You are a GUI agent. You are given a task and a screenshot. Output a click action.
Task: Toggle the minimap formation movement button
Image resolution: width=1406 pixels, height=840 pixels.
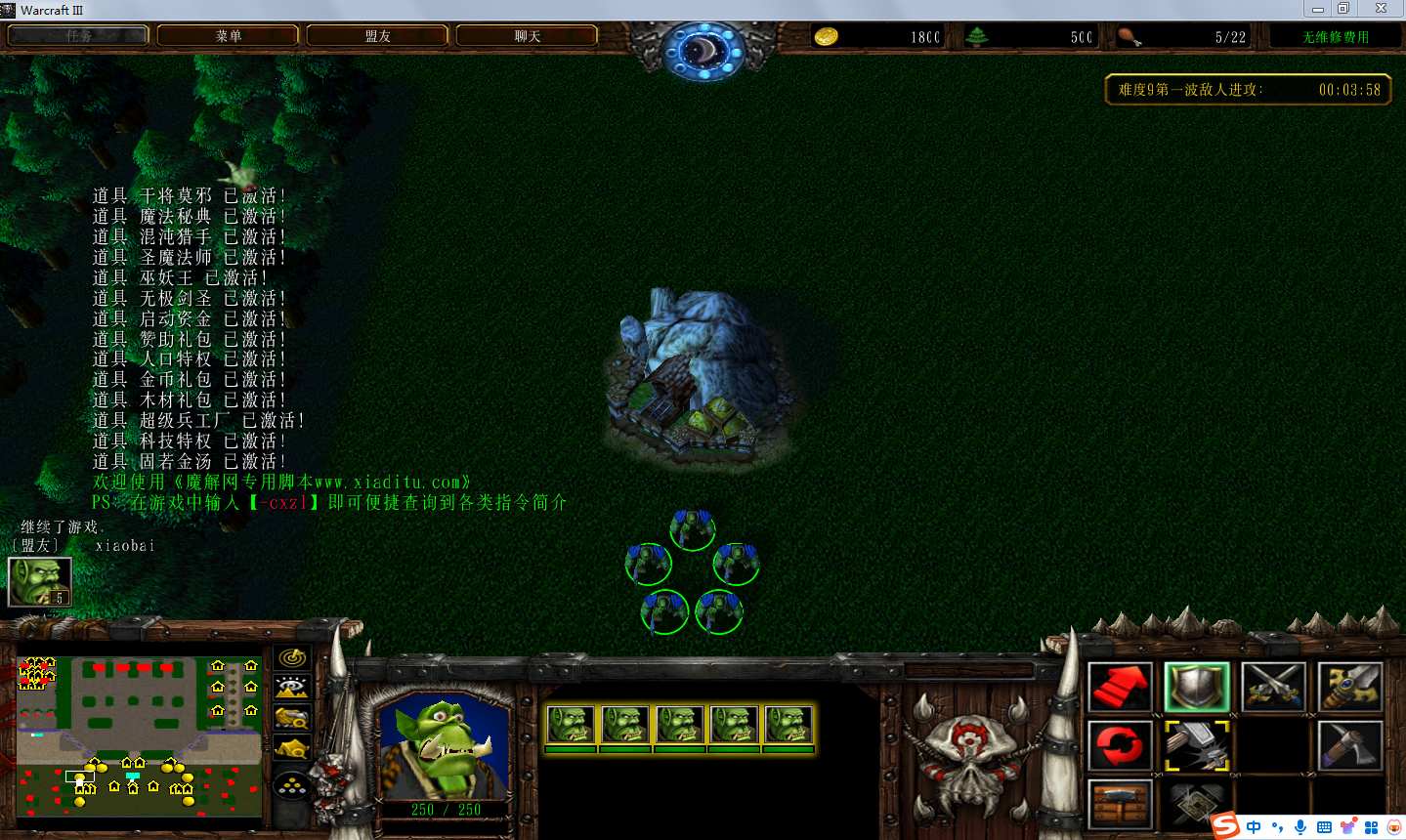click(x=292, y=786)
